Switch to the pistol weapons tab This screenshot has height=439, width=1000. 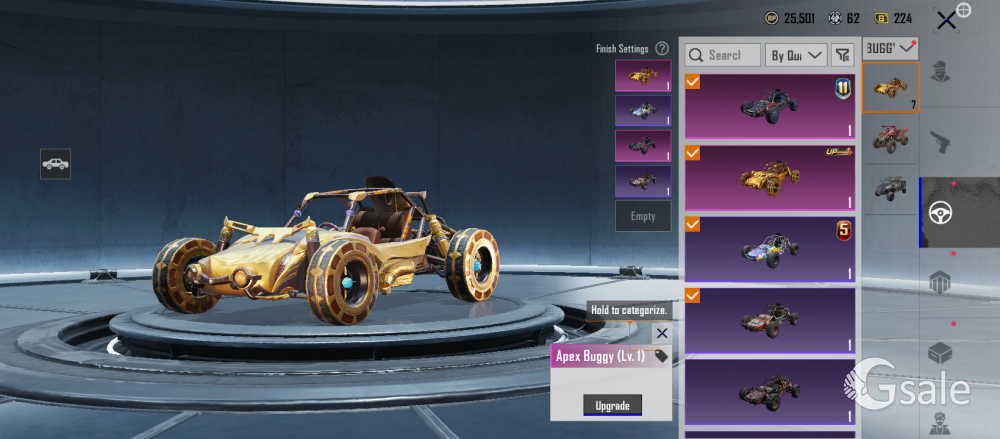pyautogui.click(x=940, y=143)
